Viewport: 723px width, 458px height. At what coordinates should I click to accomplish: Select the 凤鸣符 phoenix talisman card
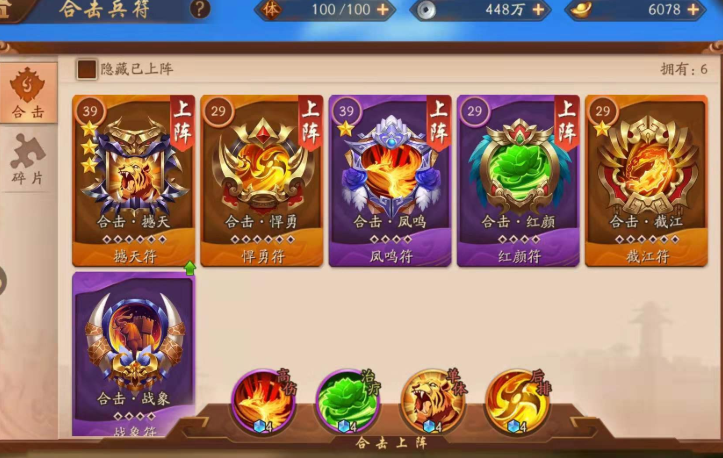click(x=389, y=180)
